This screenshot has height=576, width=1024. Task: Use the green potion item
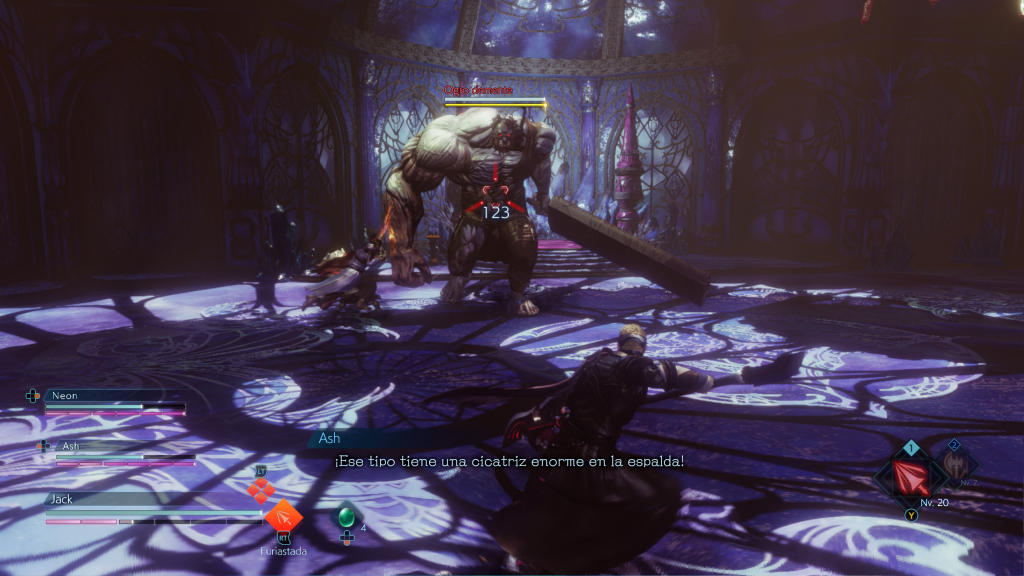pyautogui.click(x=347, y=517)
